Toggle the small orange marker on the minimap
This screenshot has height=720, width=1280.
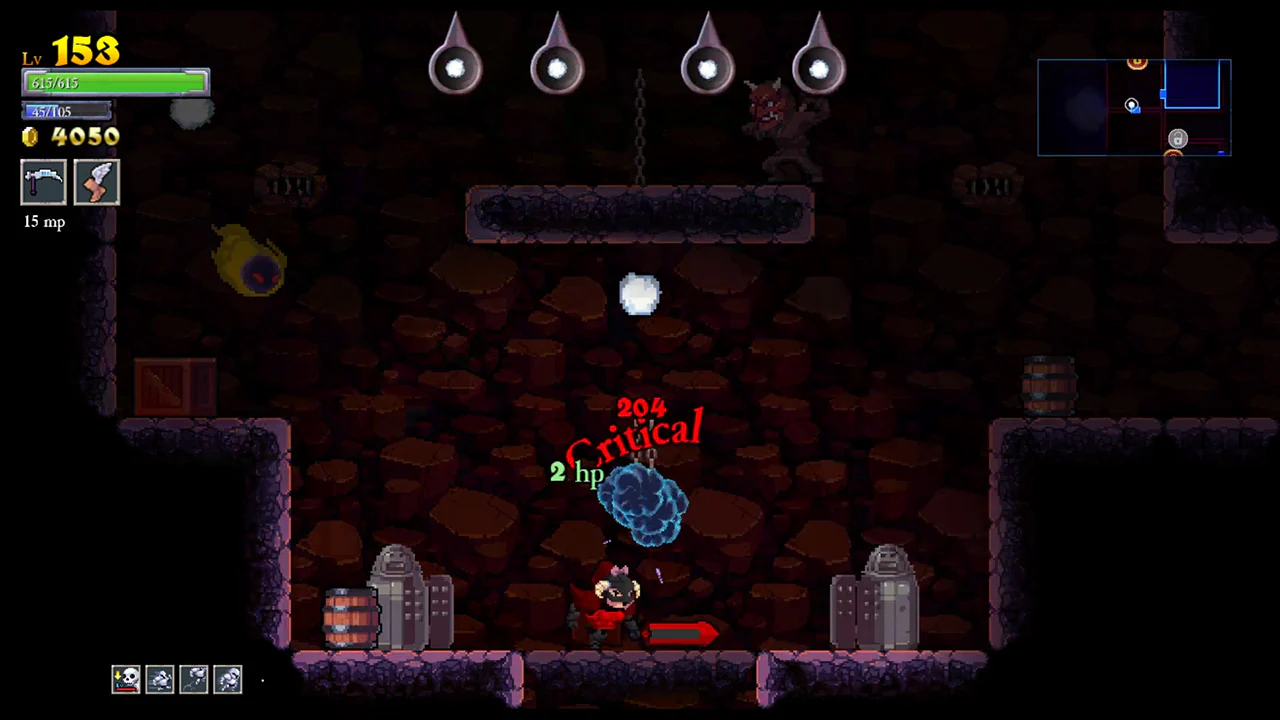tap(1173, 152)
